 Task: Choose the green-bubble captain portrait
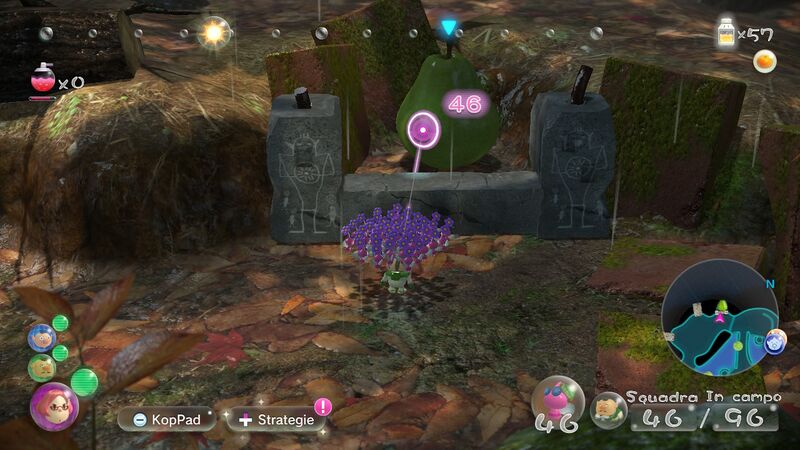click(x=41, y=367)
